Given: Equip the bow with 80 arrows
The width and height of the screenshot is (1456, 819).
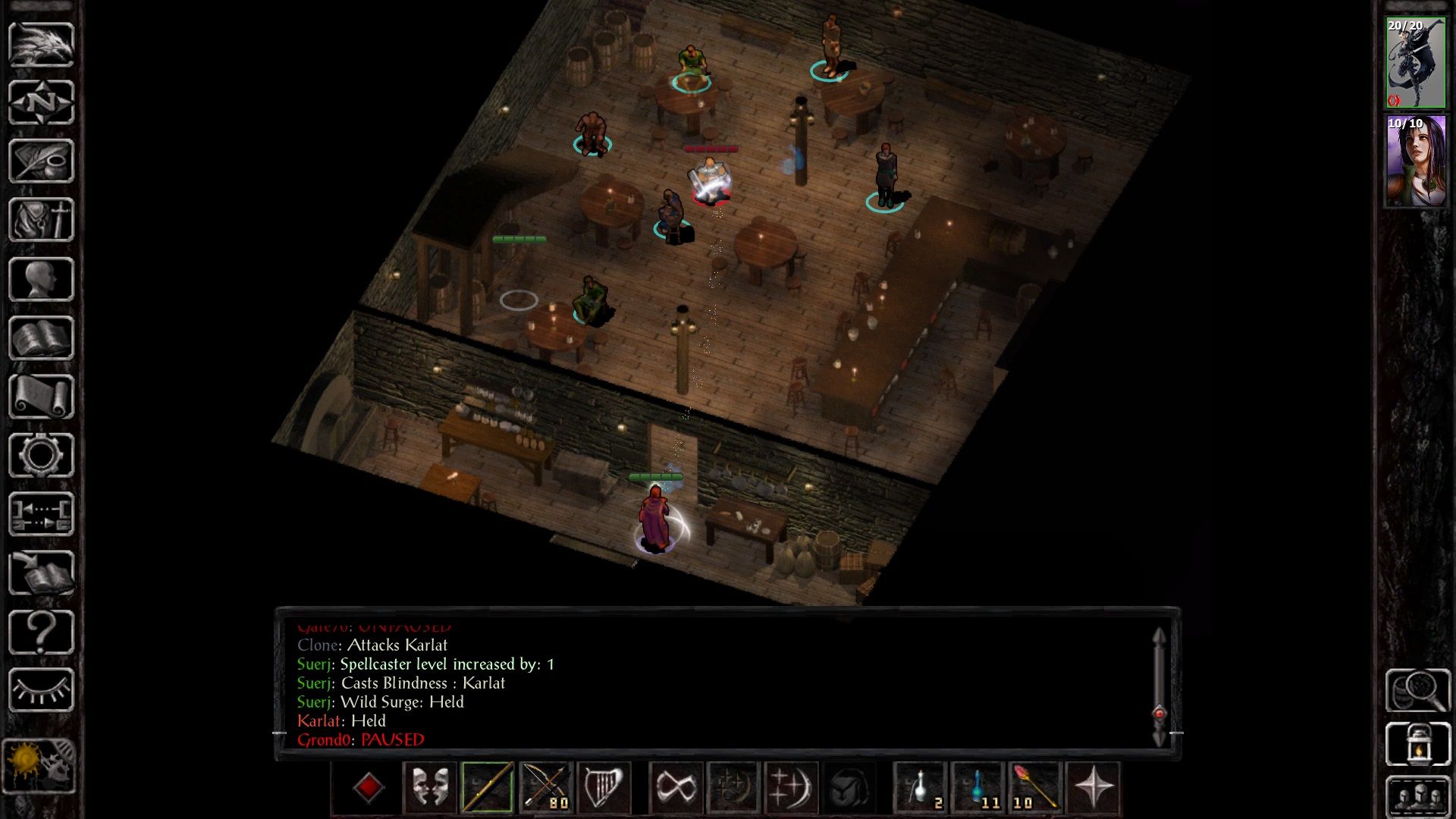Looking at the screenshot, I should click(545, 787).
